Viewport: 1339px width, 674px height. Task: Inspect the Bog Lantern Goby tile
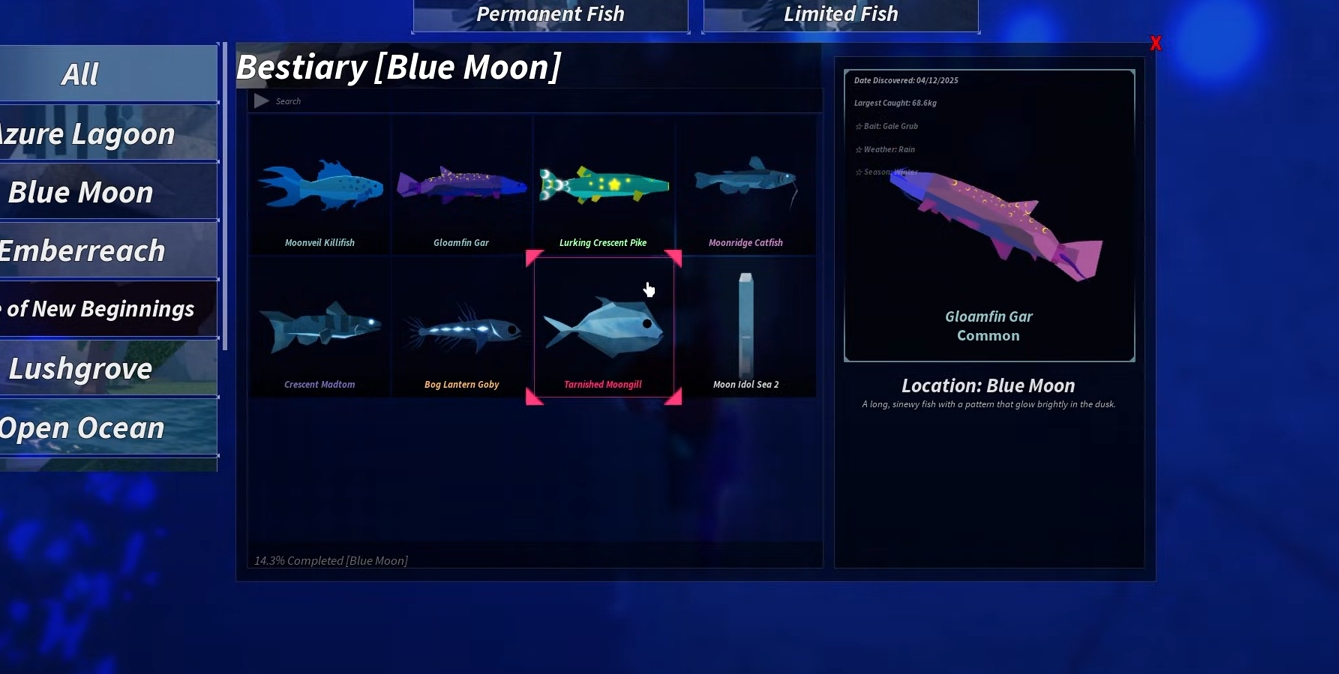[461, 329]
